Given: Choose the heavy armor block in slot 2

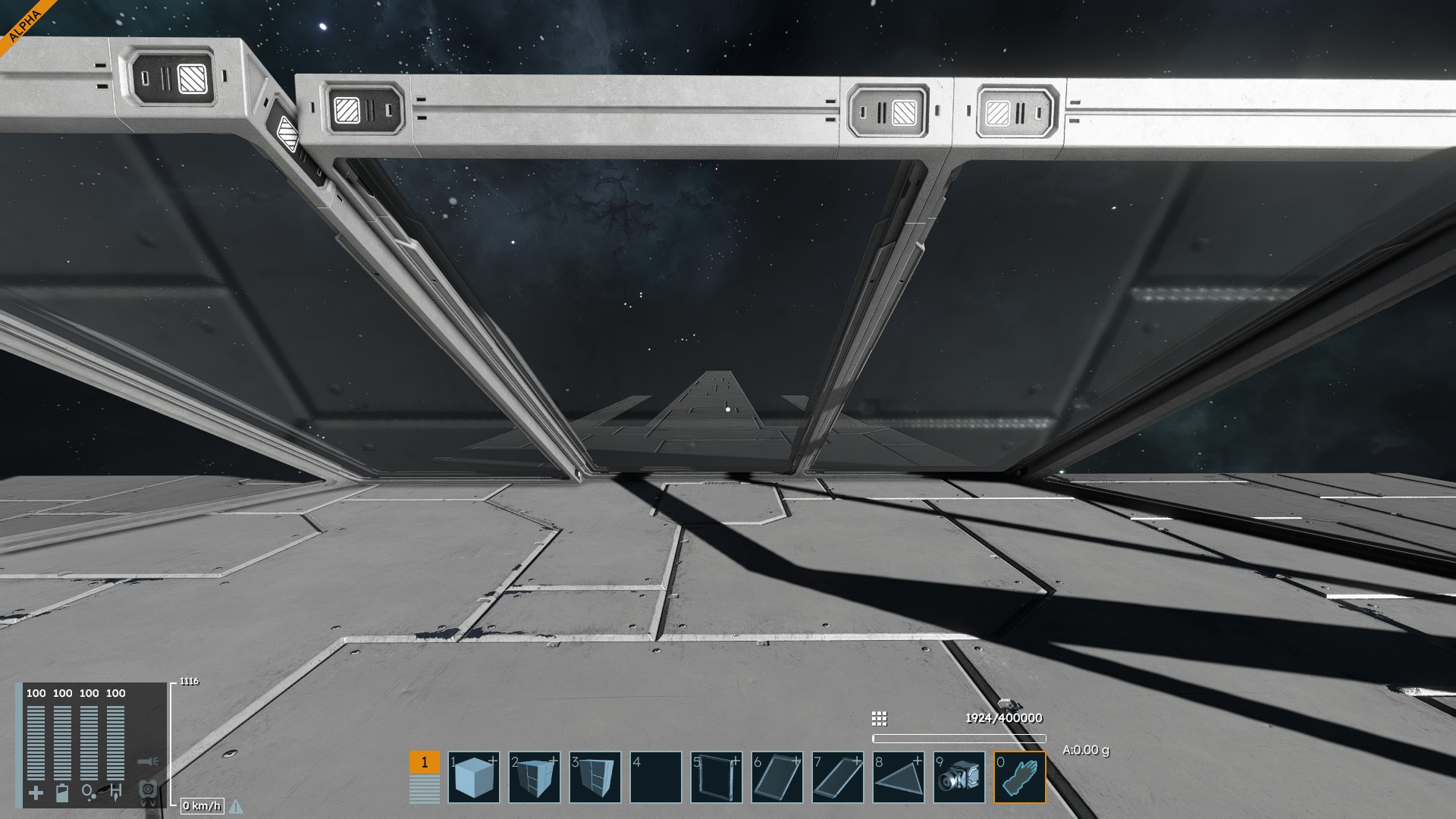Looking at the screenshot, I should 535,777.
